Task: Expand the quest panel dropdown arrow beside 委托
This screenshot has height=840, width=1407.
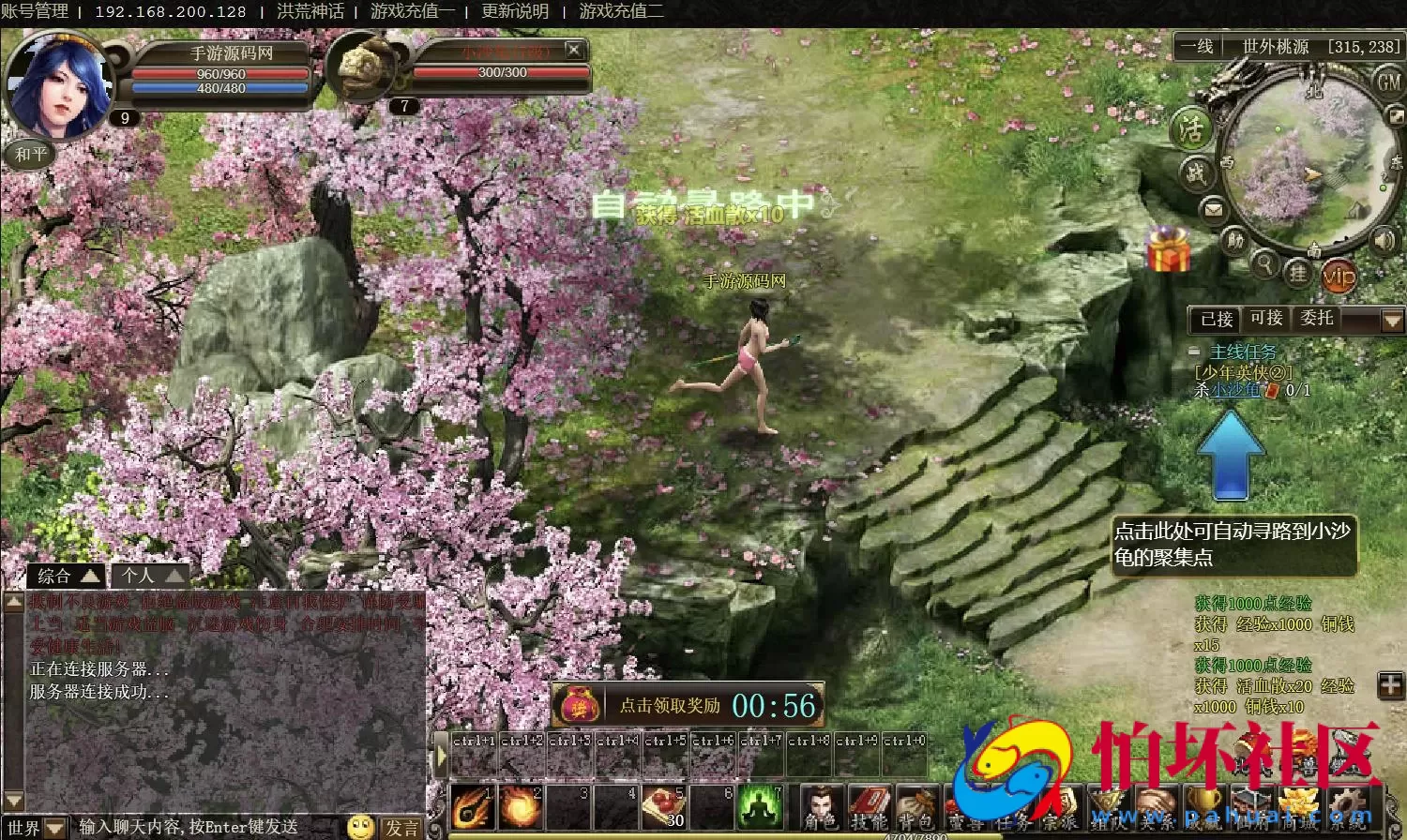Action: pos(1392,319)
